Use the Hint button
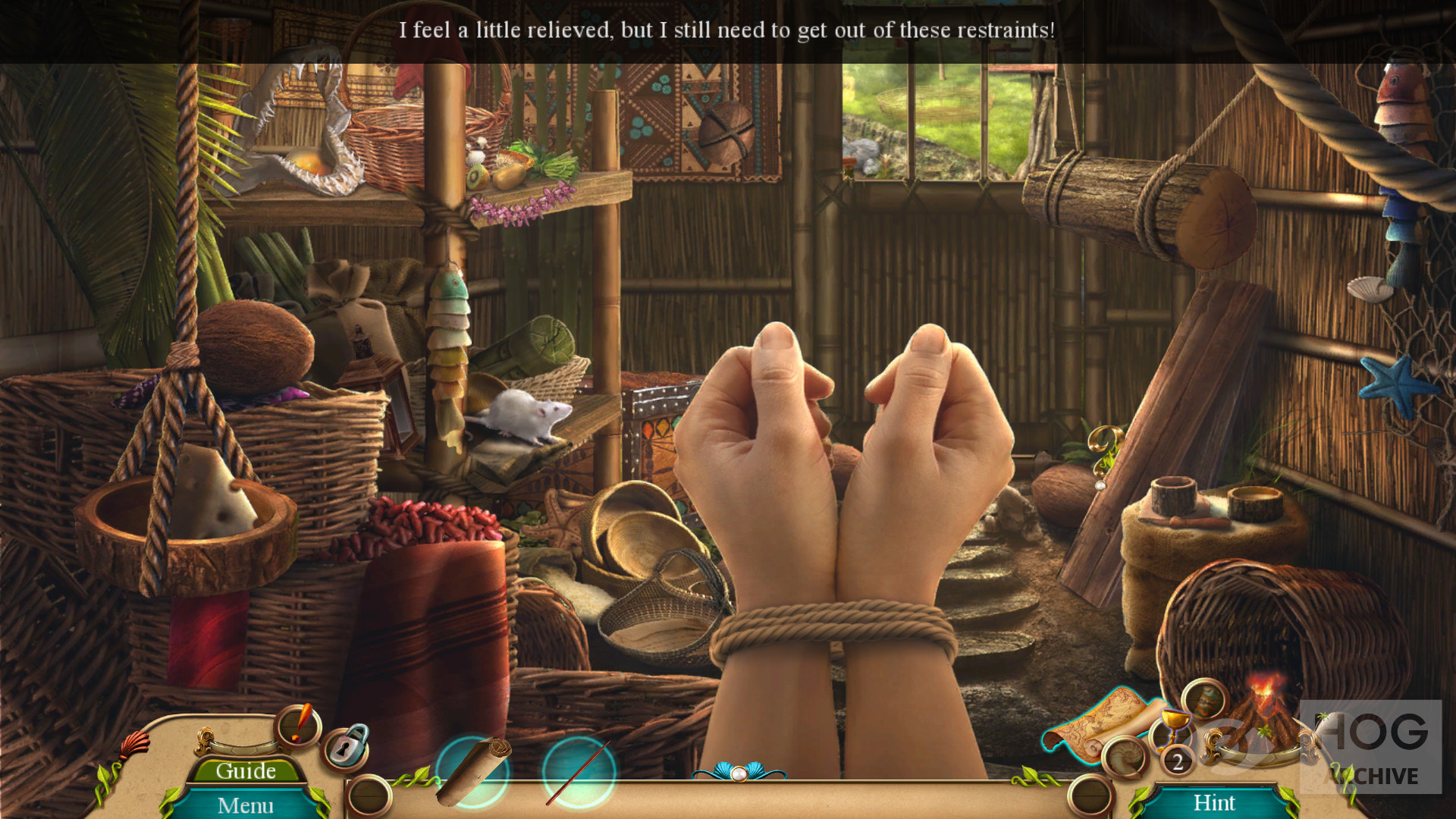The width and height of the screenshot is (1456, 819). click(1214, 802)
